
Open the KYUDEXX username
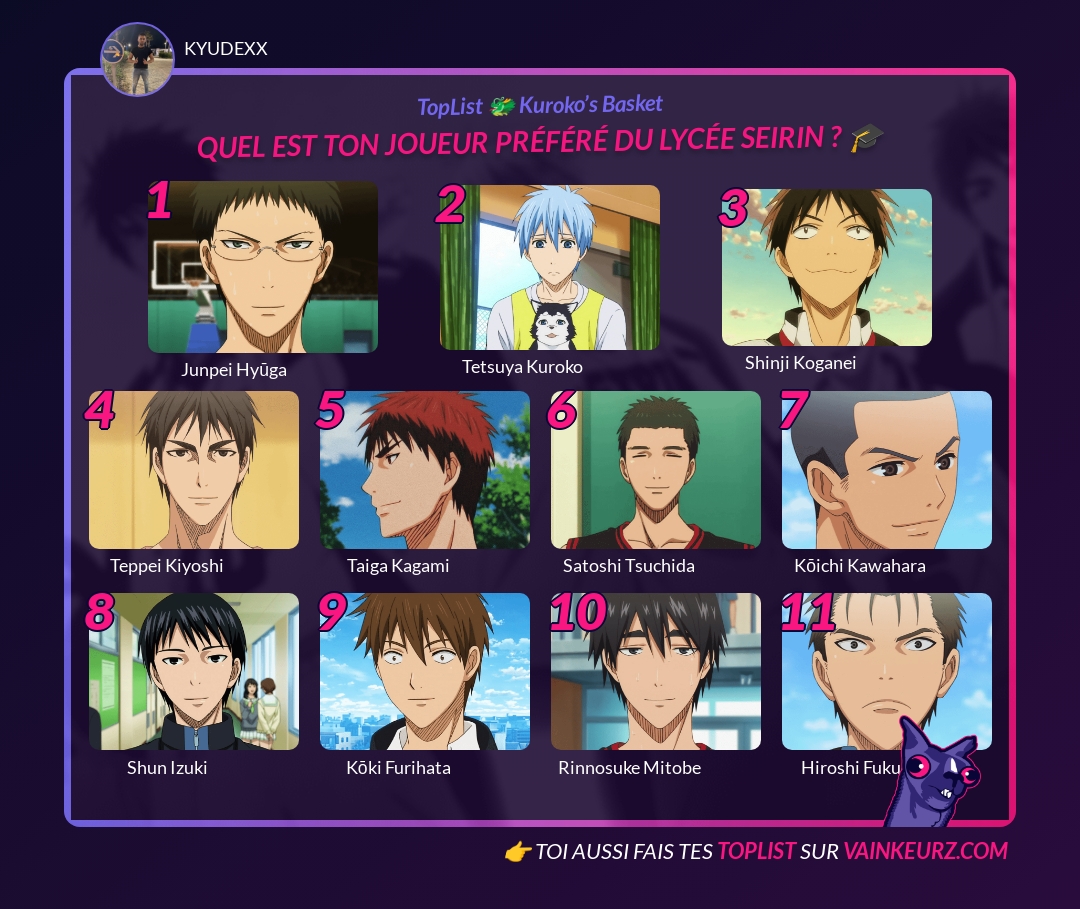(x=226, y=49)
